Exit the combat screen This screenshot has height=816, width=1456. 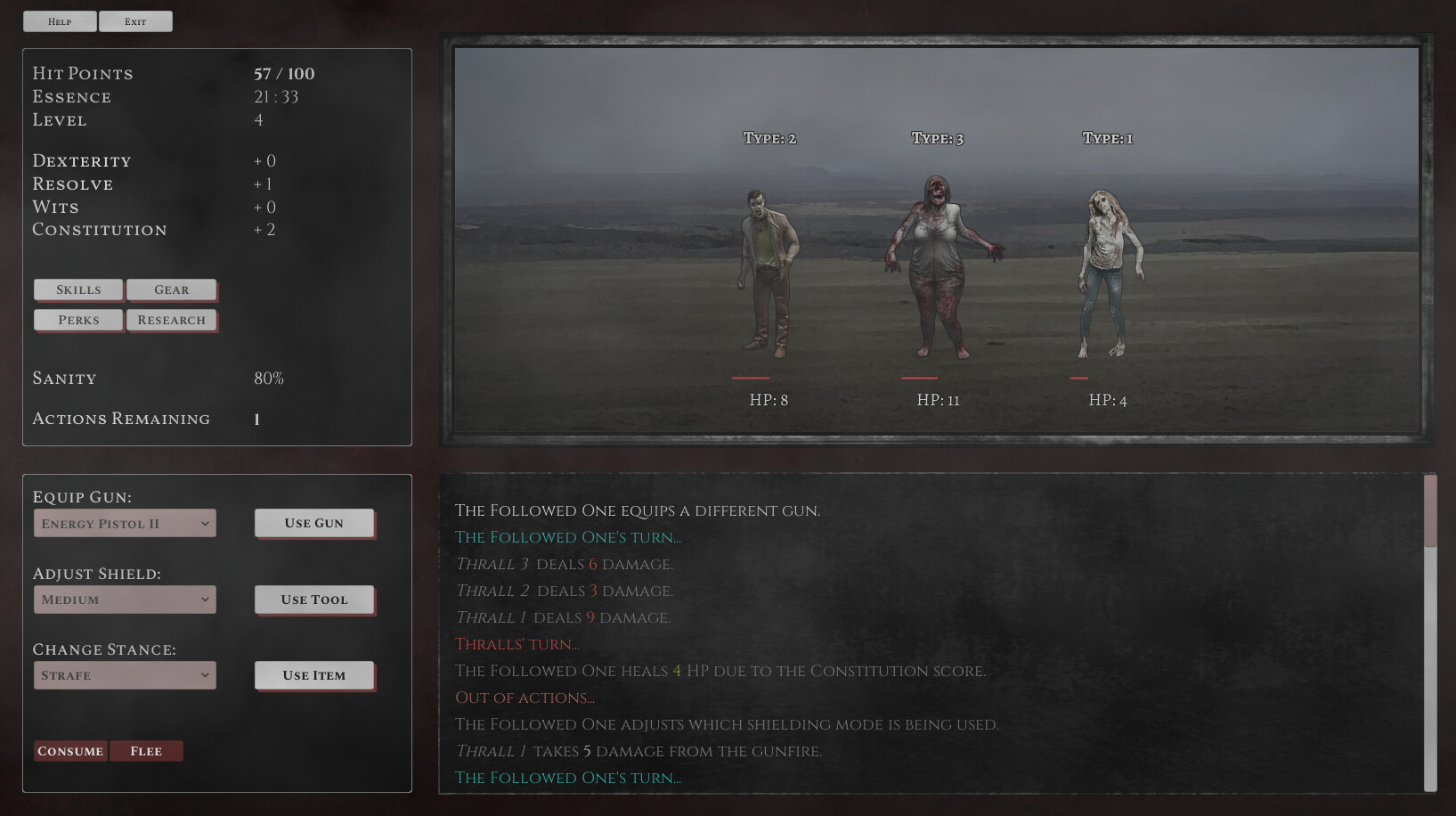[135, 20]
